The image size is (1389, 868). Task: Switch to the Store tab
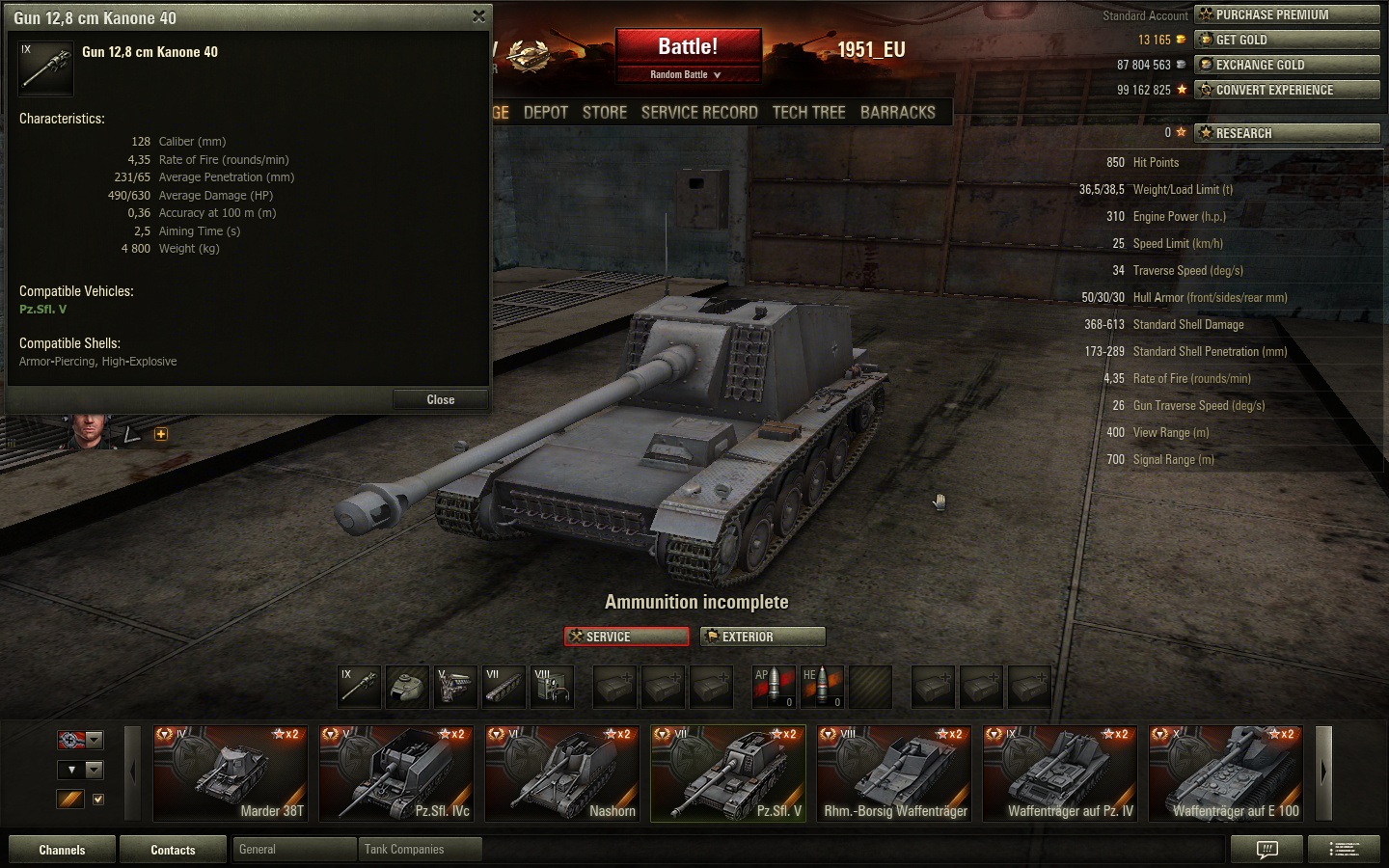pyautogui.click(x=605, y=112)
